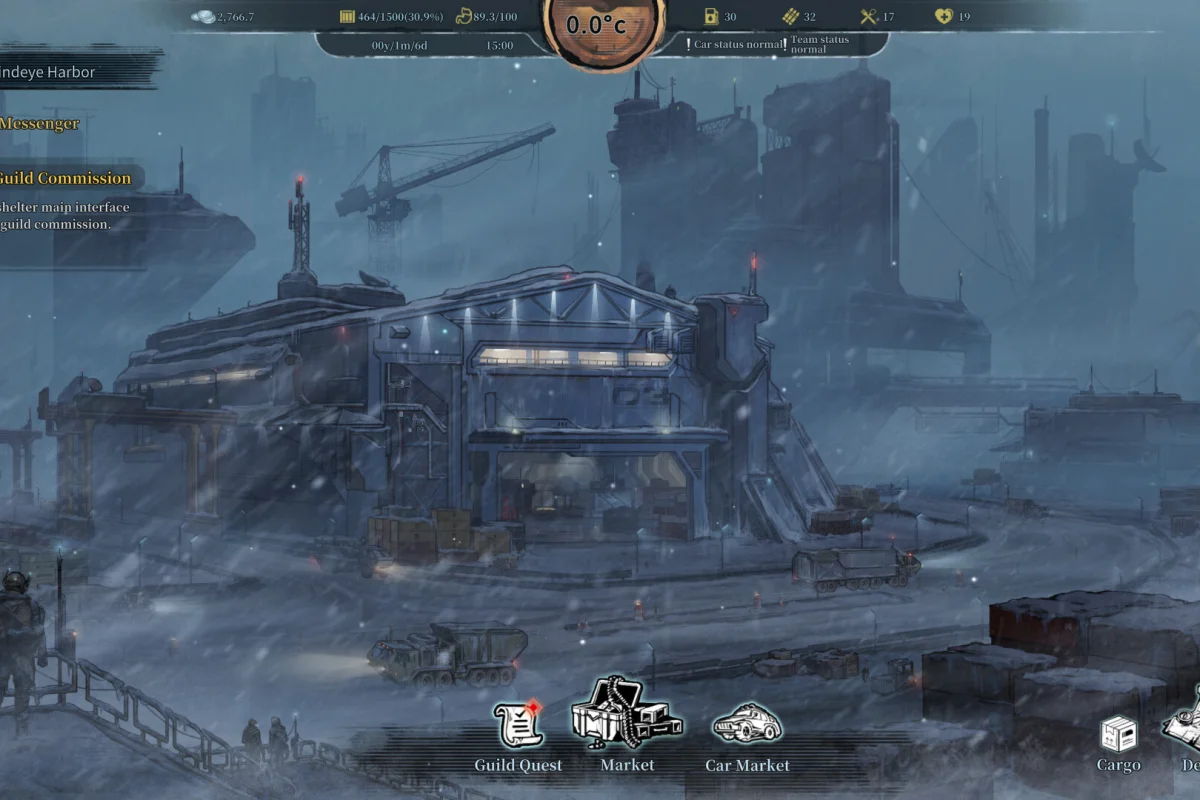This screenshot has height=800, width=1200.
Task: Select the Guild Commission quest entry
Action: click(65, 179)
